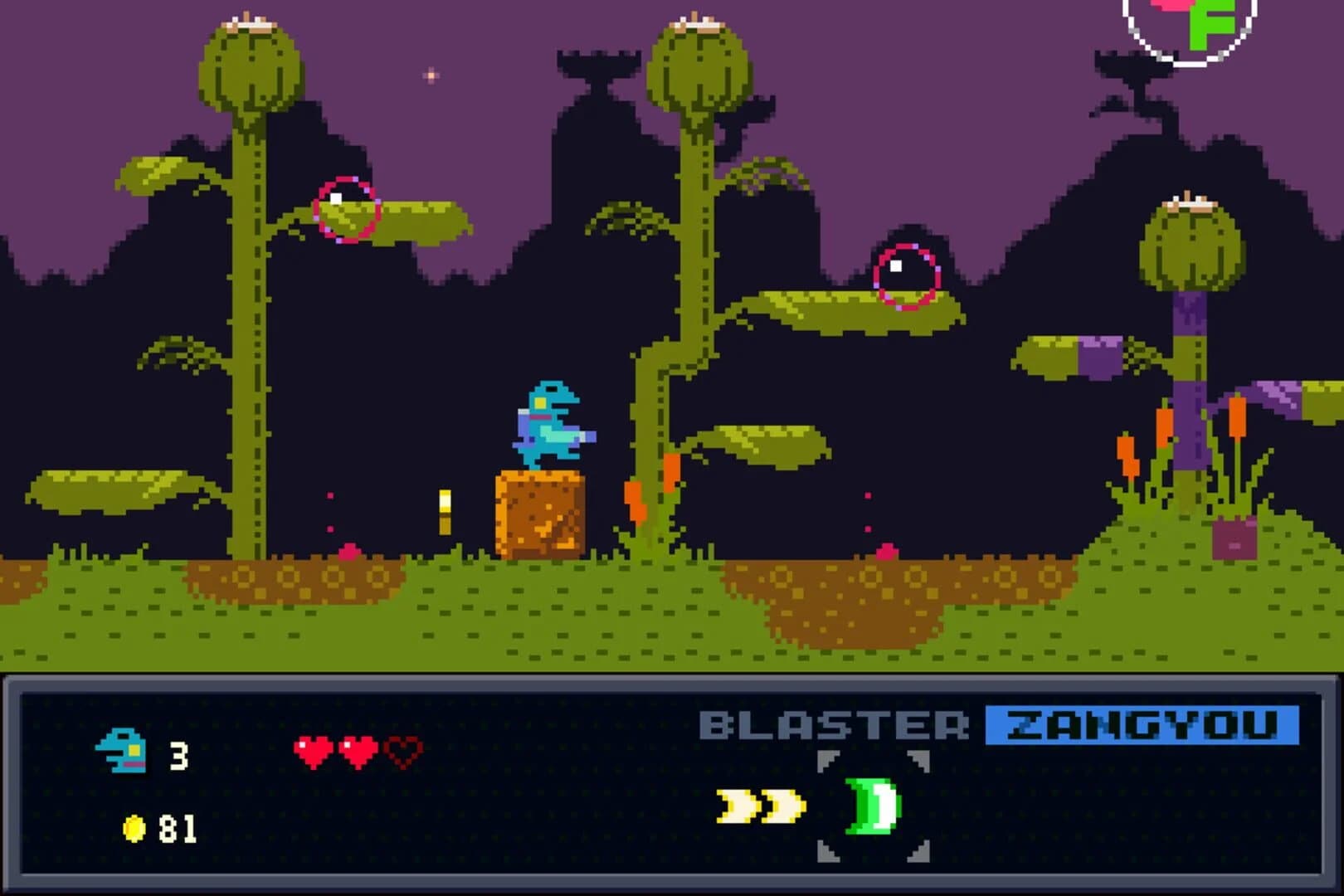This screenshot has height=896, width=1344.
Task: Toggle the second filled heart
Action: (357, 753)
